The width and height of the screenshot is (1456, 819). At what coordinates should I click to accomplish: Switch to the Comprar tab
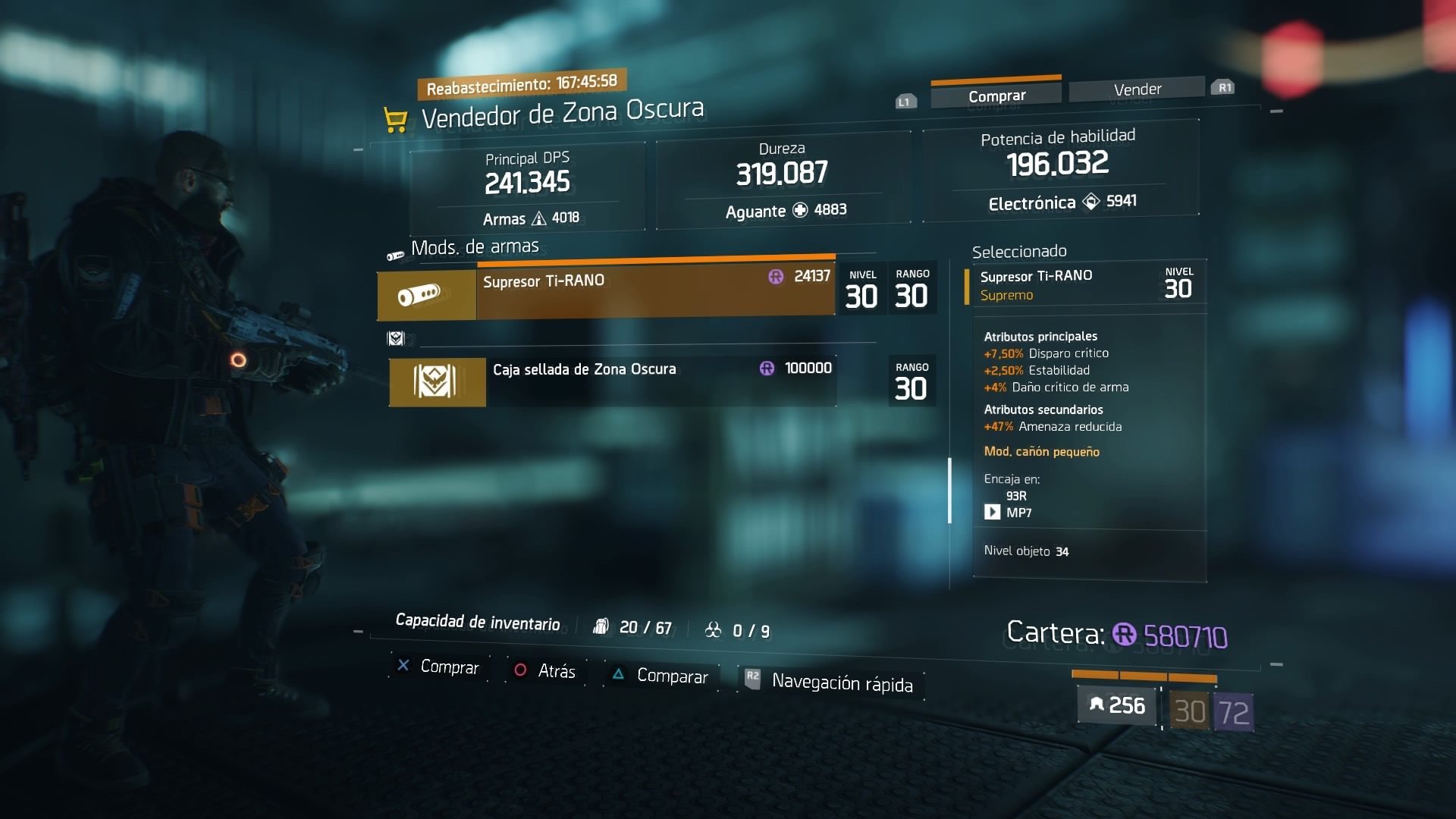pyautogui.click(x=996, y=96)
